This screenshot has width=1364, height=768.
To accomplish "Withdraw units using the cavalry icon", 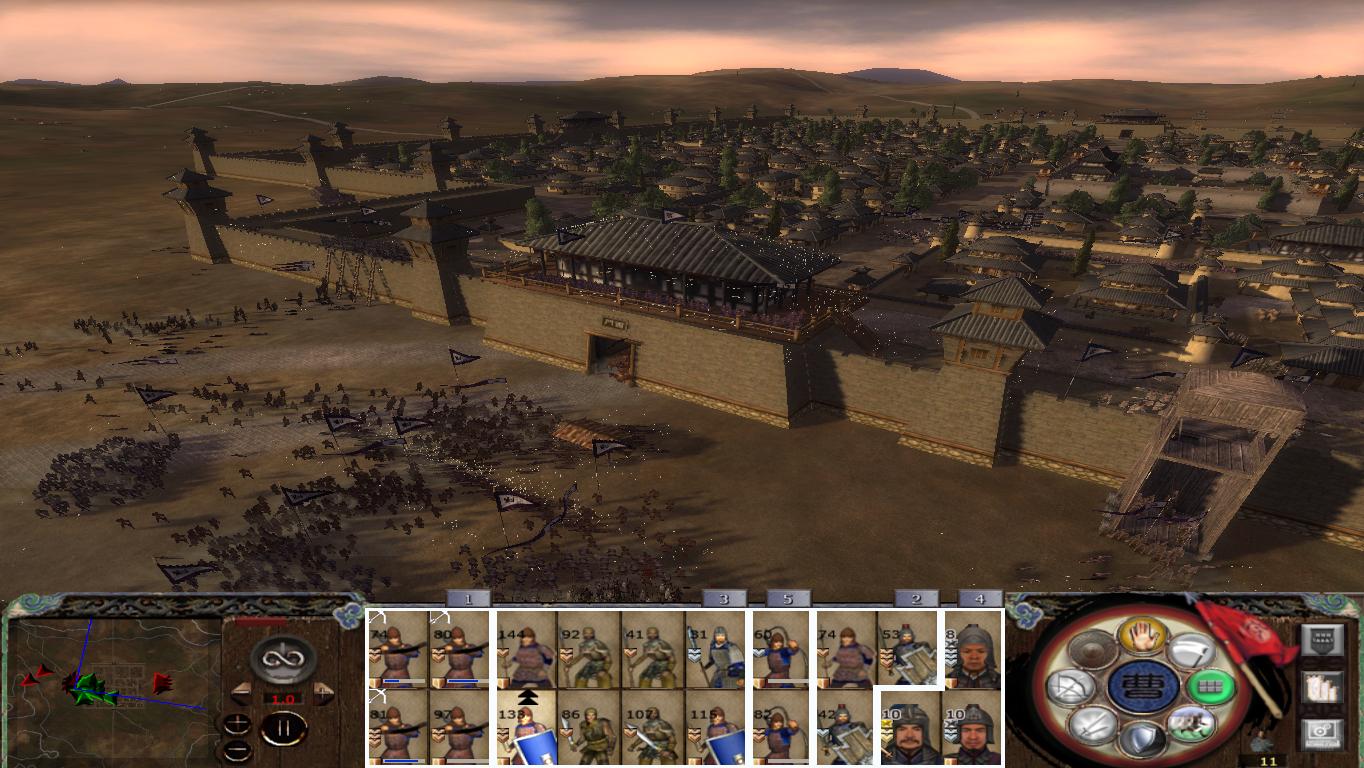I will pos(1192,725).
